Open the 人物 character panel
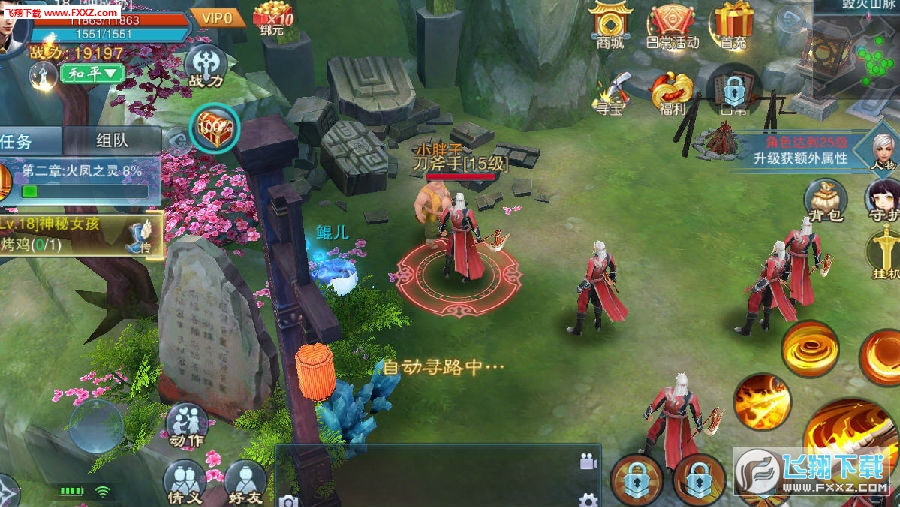The image size is (900, 507). tap(882, 147)
